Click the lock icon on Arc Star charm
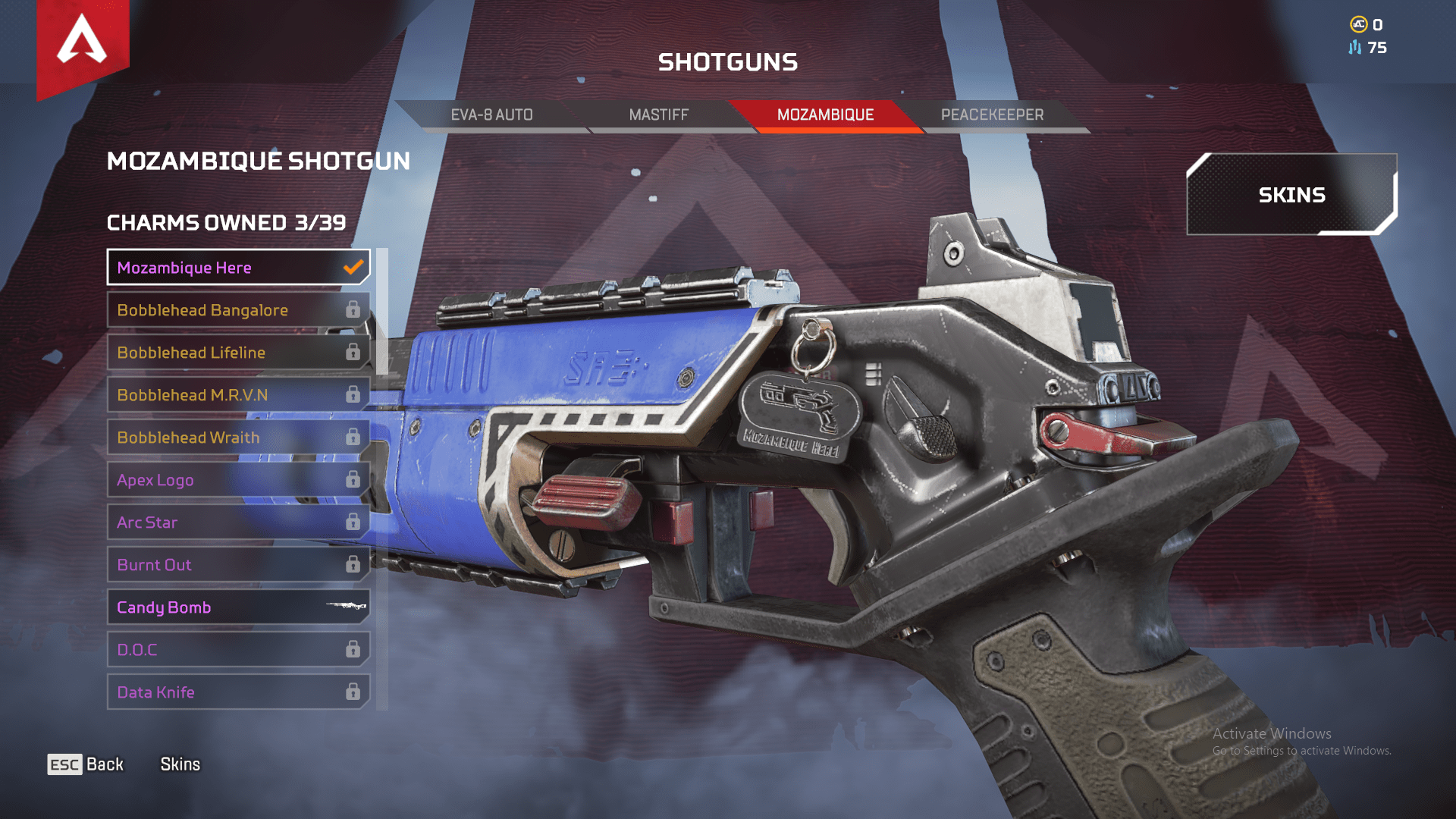The width and height of the screenshot is (1456, 819). point(353,522)
